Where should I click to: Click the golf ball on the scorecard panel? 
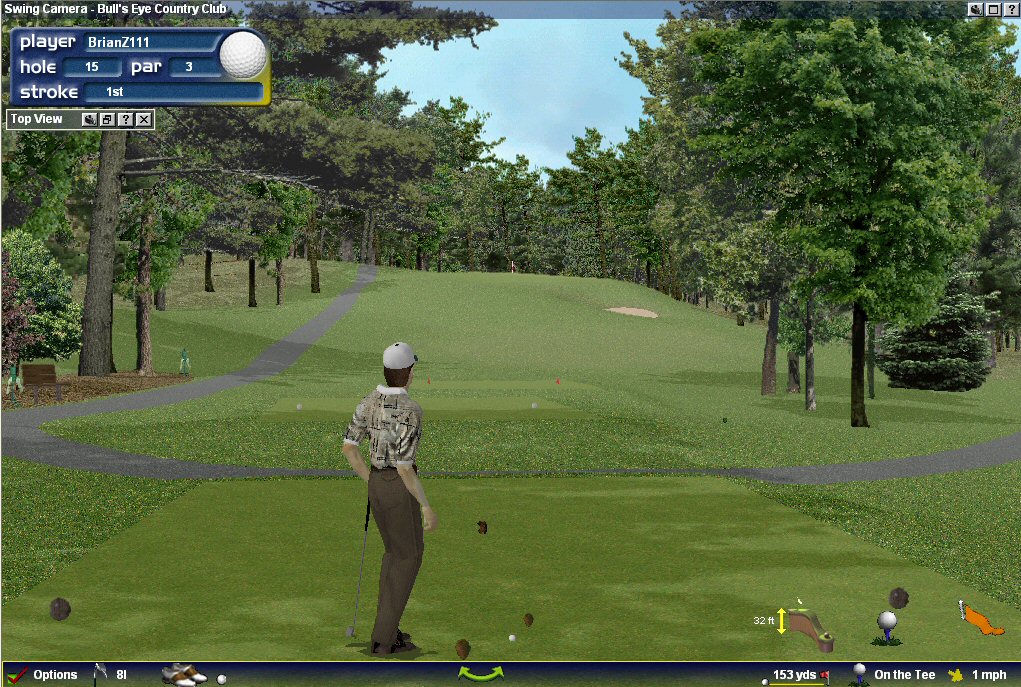(x=243, y=55)
